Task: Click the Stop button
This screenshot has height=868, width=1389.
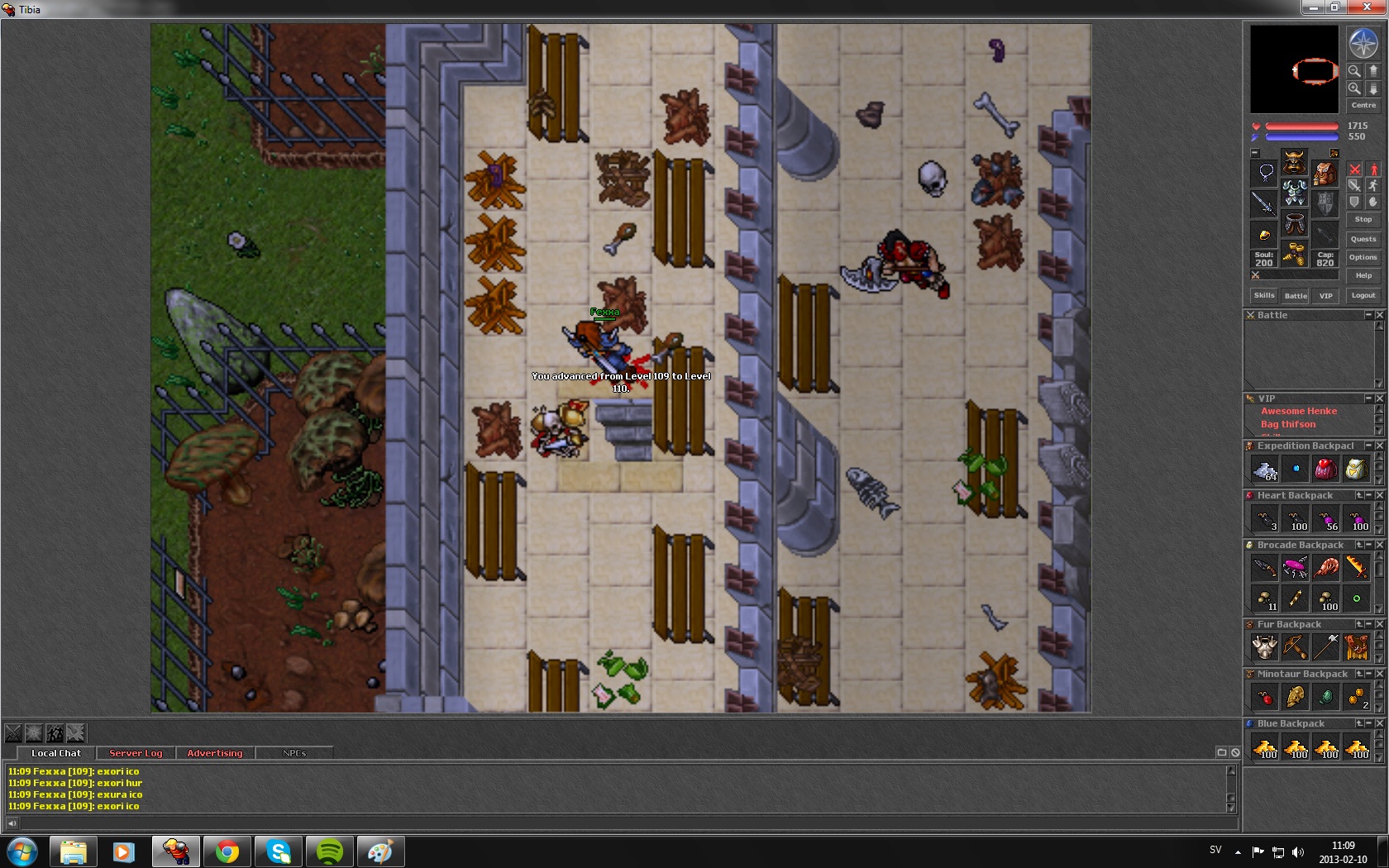Action: click(x=1363, y=219)
